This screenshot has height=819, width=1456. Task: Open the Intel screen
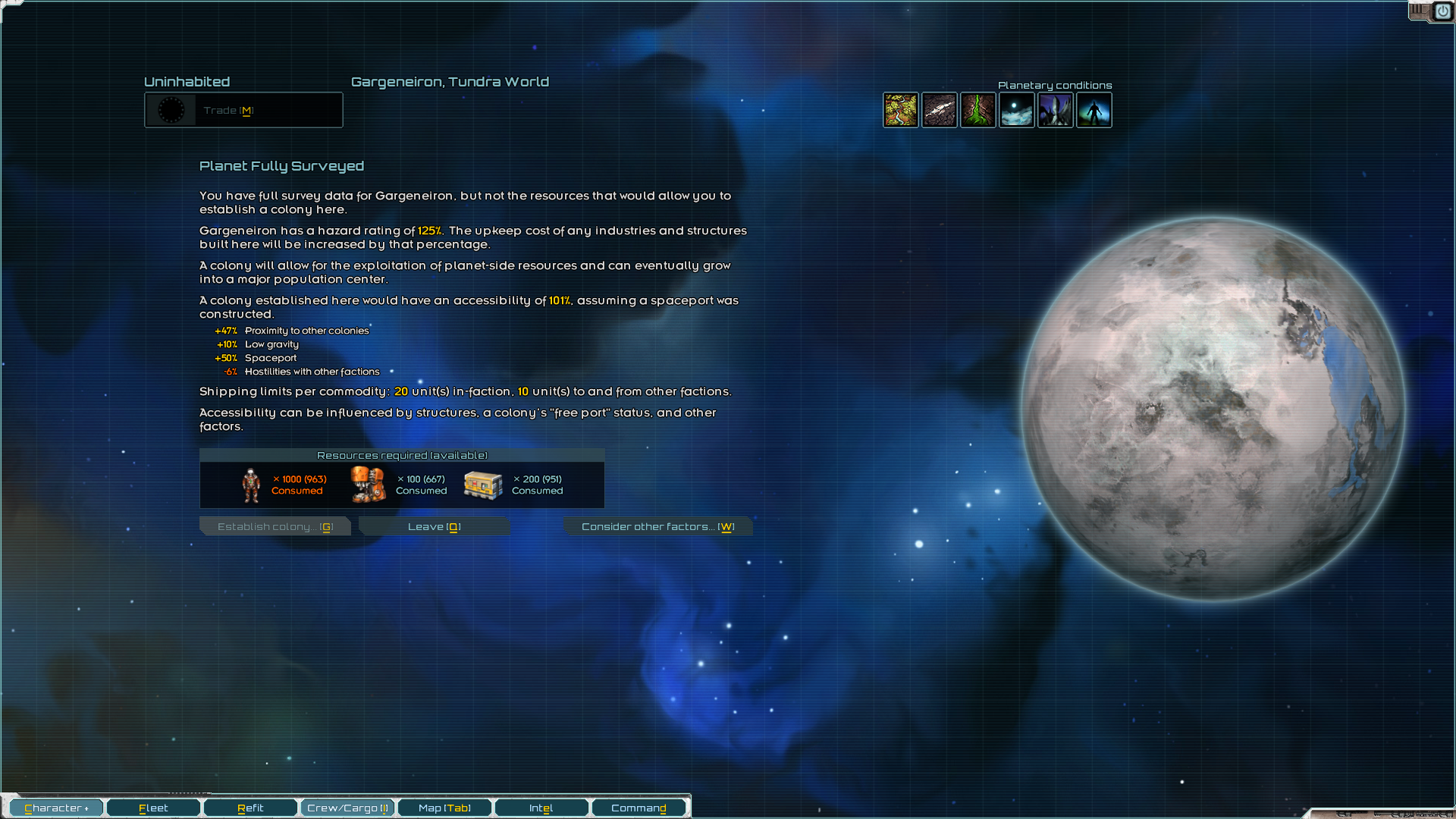[x=541, y=808]
